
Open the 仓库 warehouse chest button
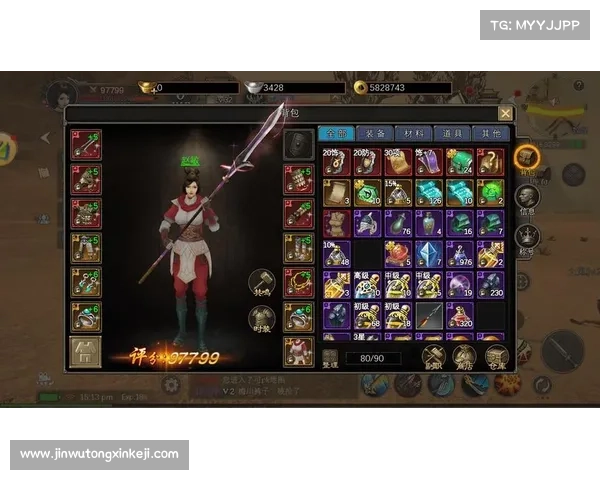point(494,355)
